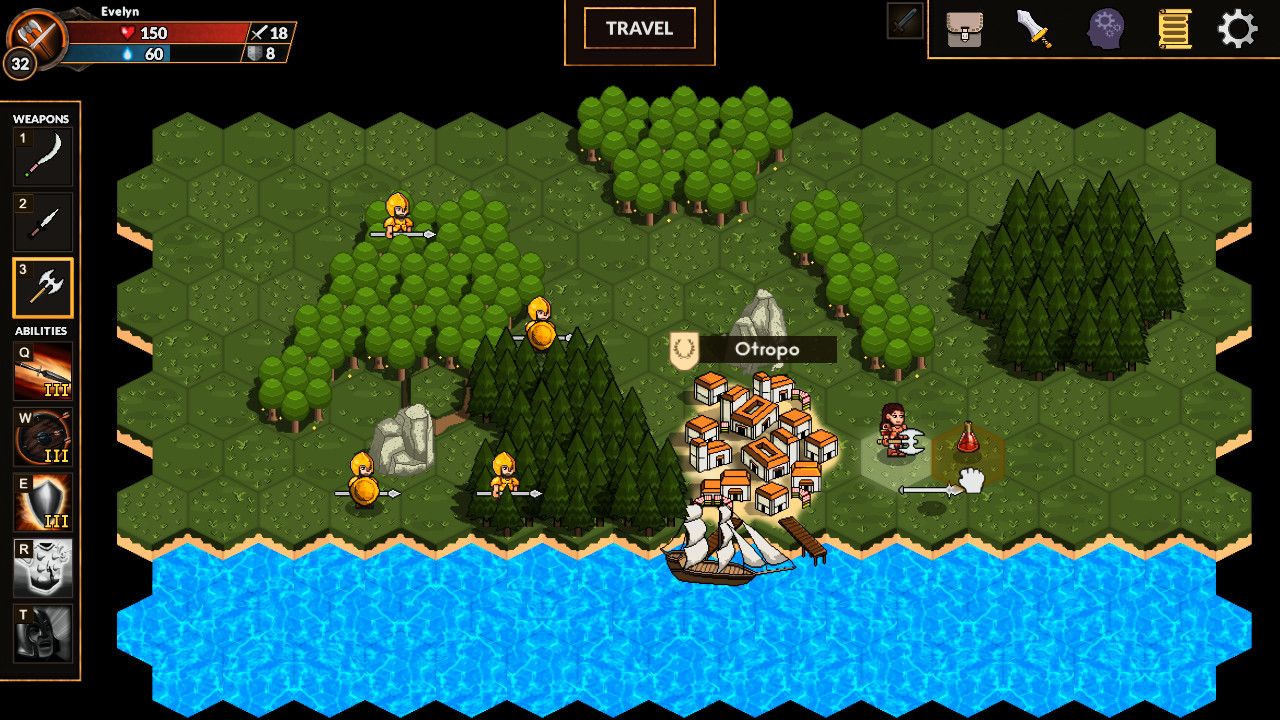The image size is (1280, 720).
Task: Open the yellow scroll quest log
Action: coord(1174,29)
